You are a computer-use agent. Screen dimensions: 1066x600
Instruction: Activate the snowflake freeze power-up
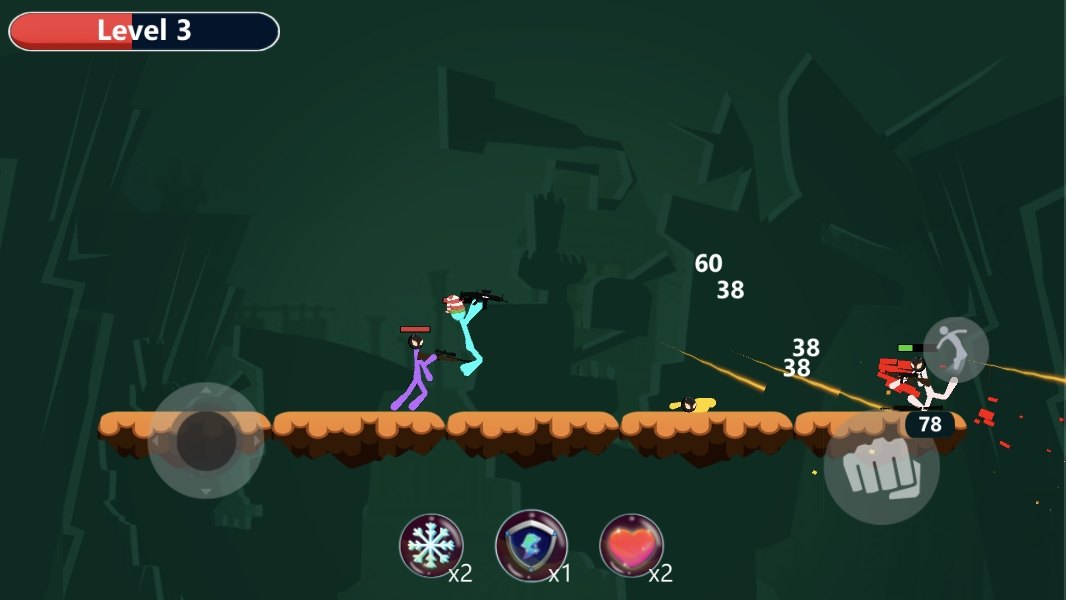[431, 546]
